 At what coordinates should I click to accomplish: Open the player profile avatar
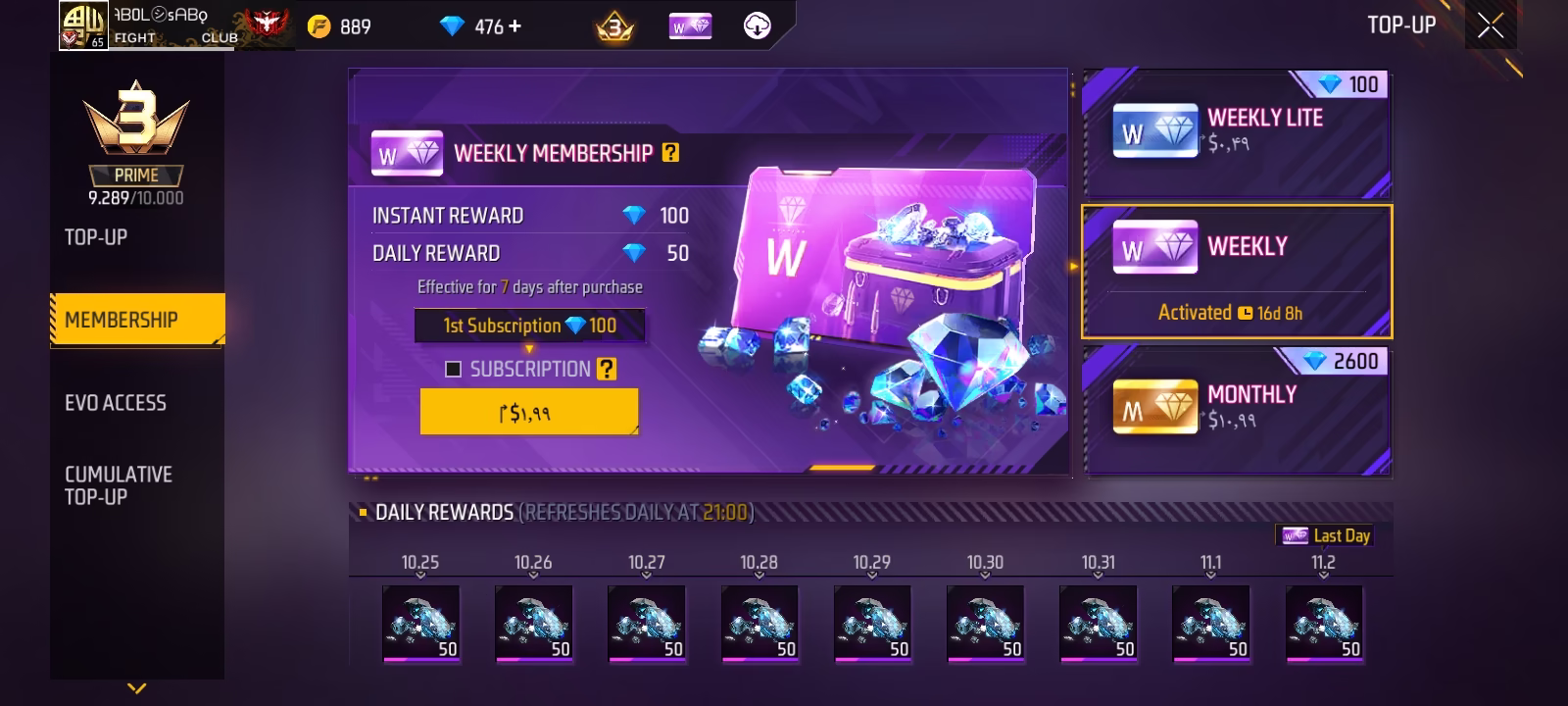(x=83, y=25)
